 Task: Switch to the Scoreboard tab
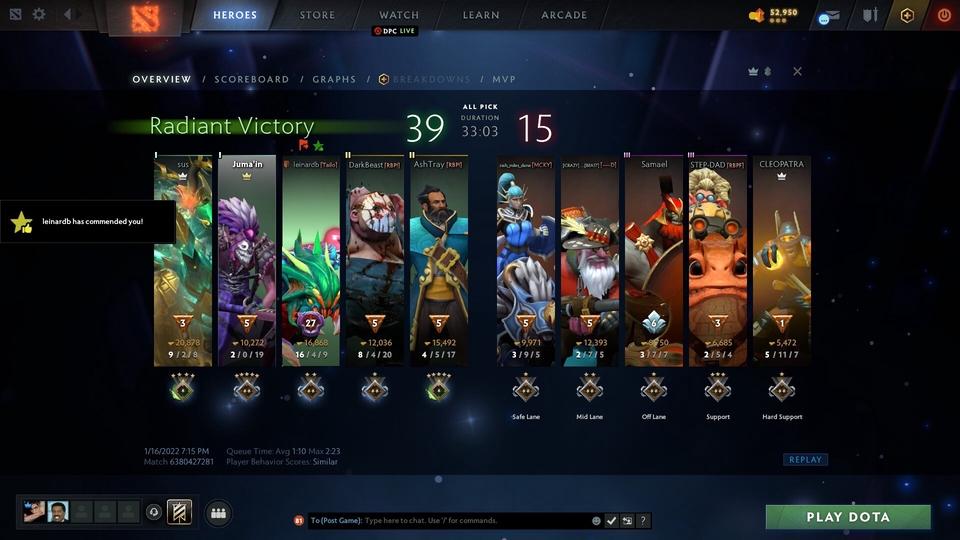pos(252,79)
